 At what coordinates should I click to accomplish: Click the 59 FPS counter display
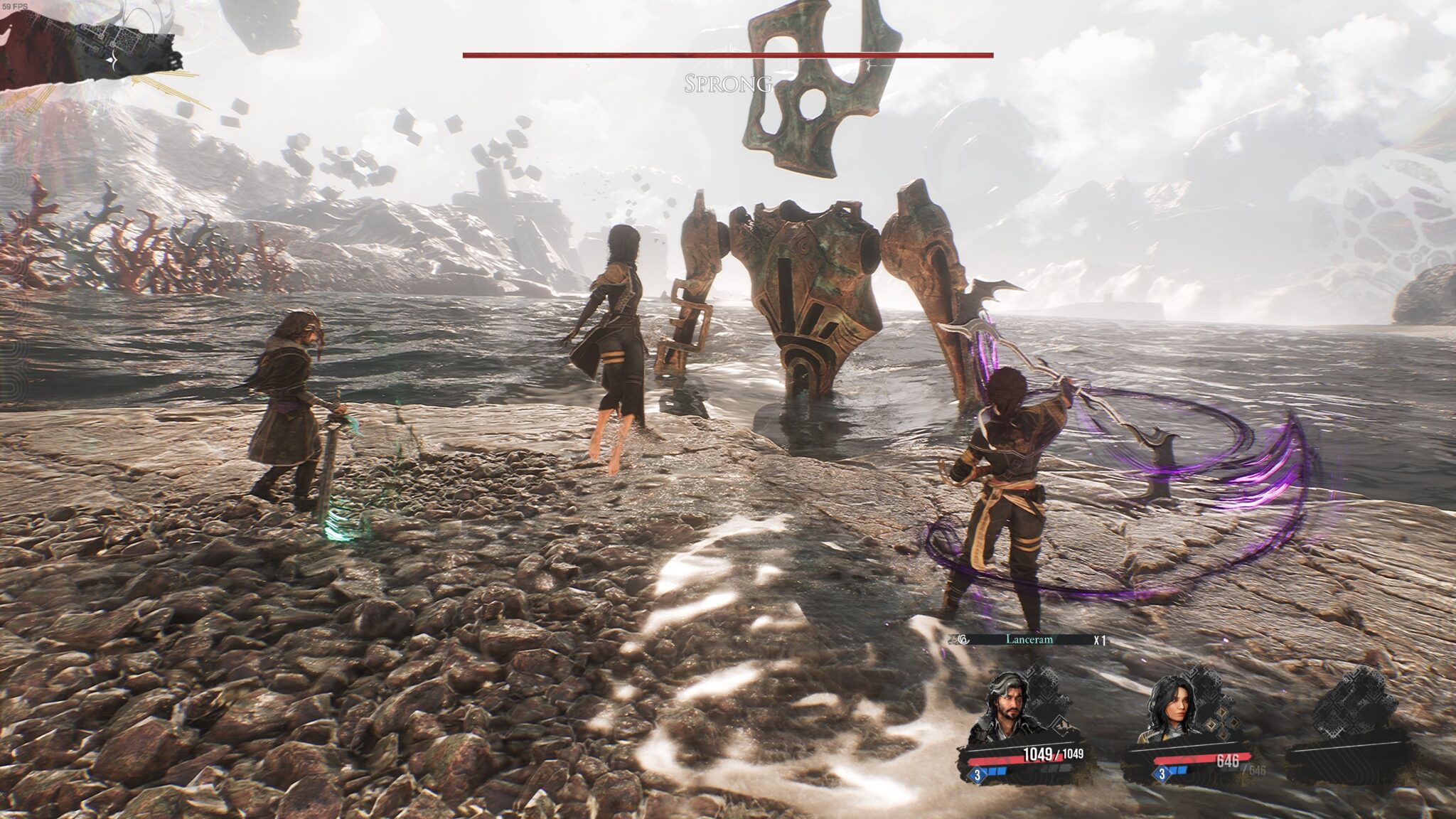click(x=15, y=6)
